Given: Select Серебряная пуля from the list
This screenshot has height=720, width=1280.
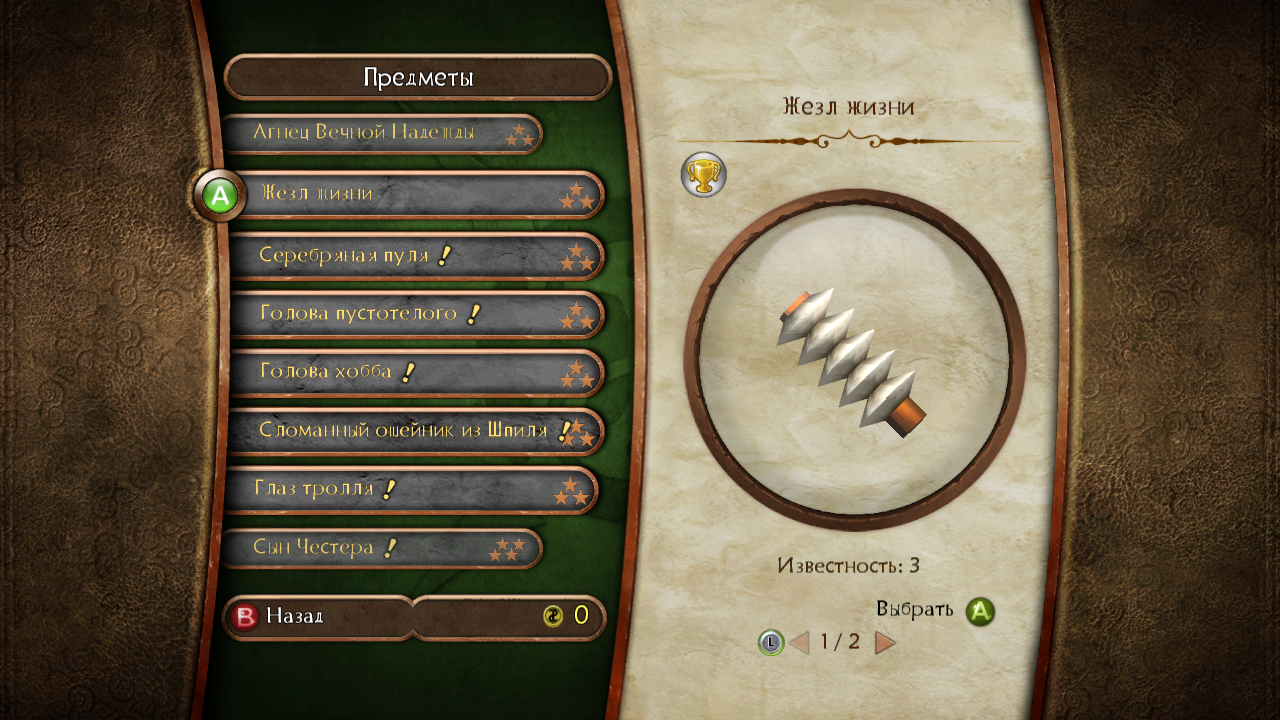Looking at the screenshot, I should click(416, 255).
